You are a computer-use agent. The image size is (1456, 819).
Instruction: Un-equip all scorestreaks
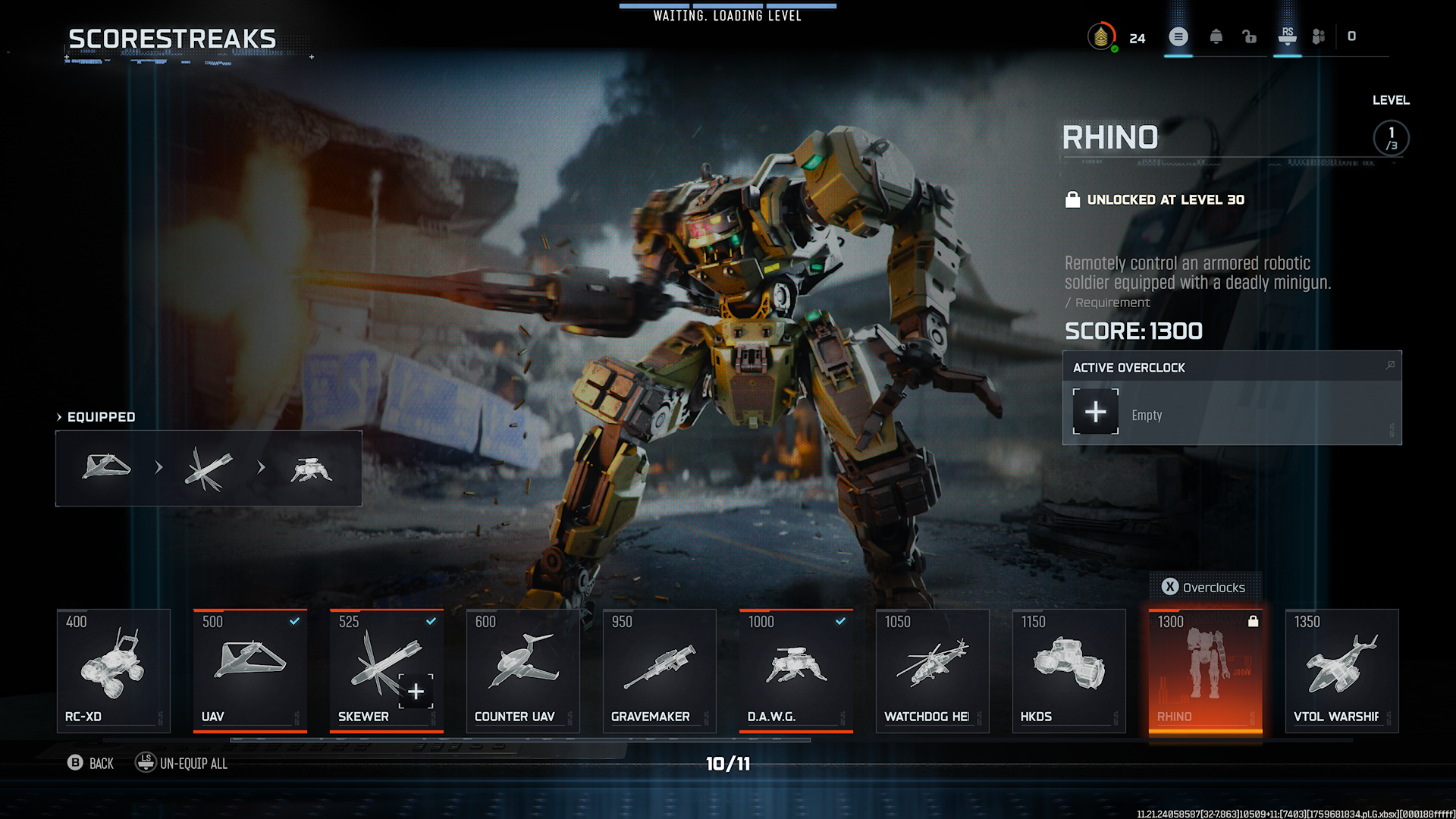pyautogui.click(x=182, y=763)
